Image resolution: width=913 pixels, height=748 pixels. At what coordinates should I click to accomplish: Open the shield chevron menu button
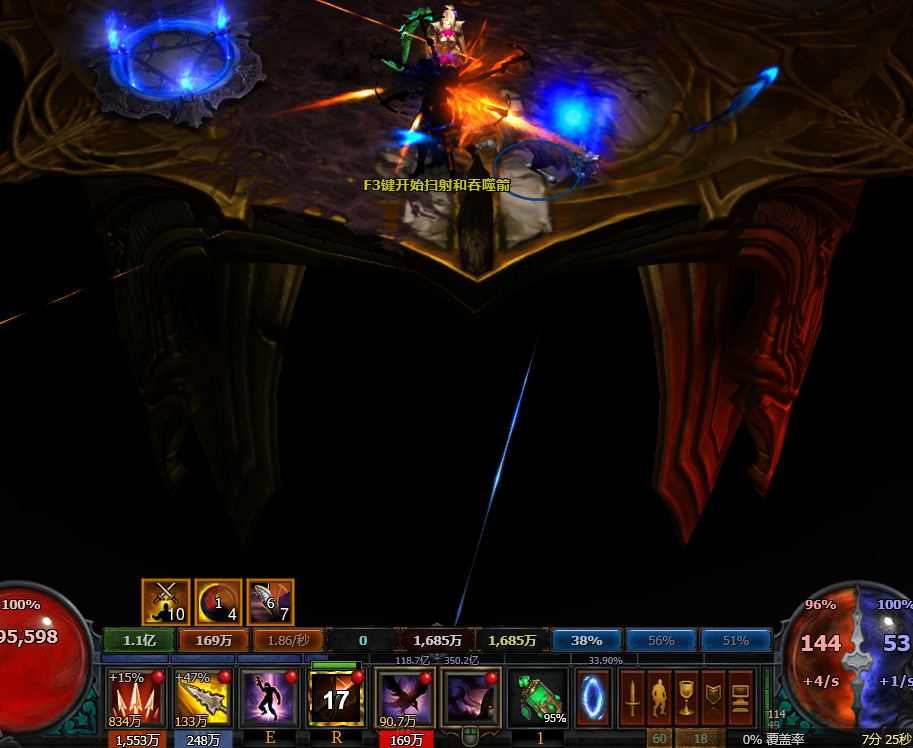pos(713,697)
